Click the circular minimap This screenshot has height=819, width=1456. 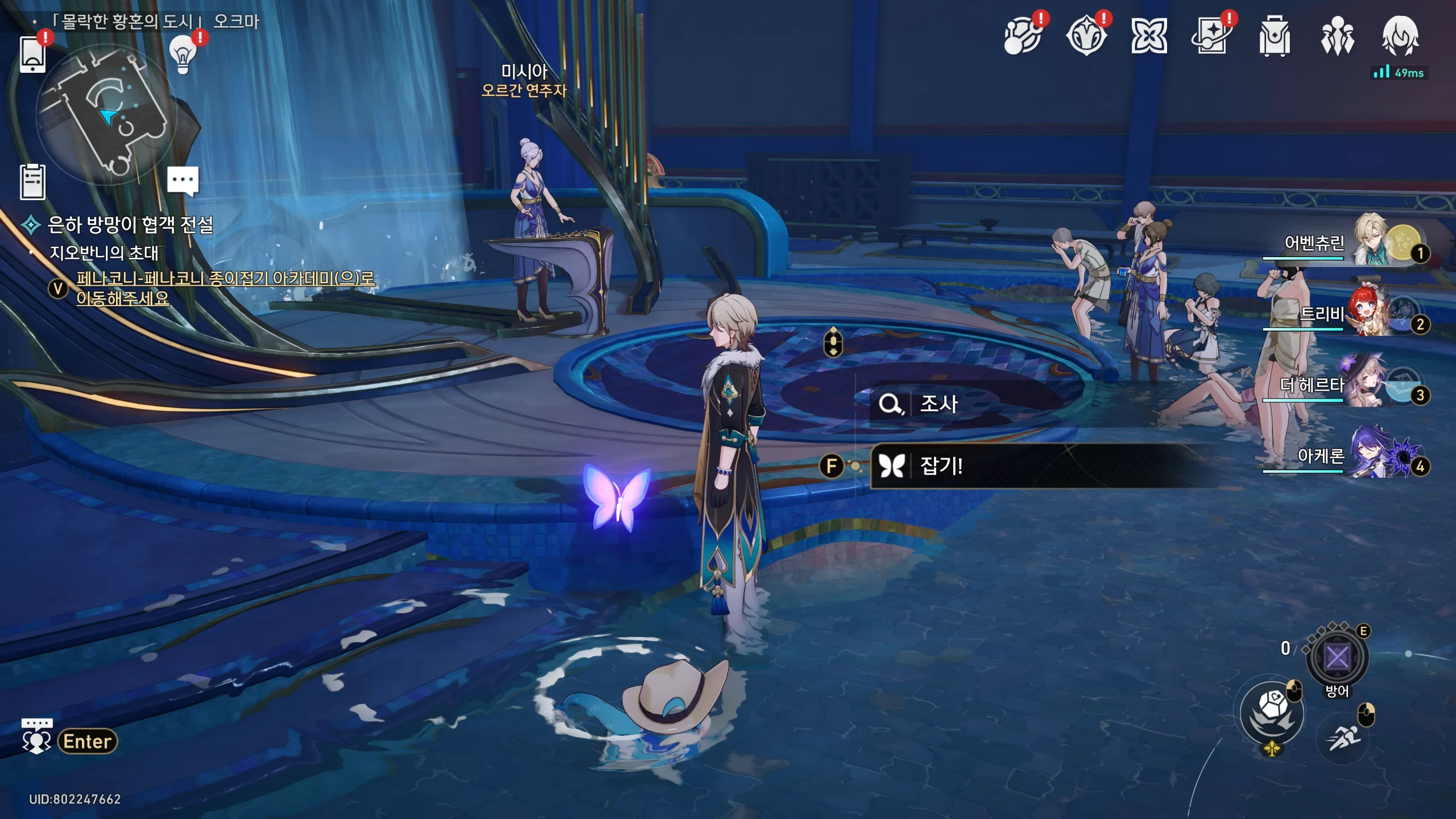coord(106,114)
